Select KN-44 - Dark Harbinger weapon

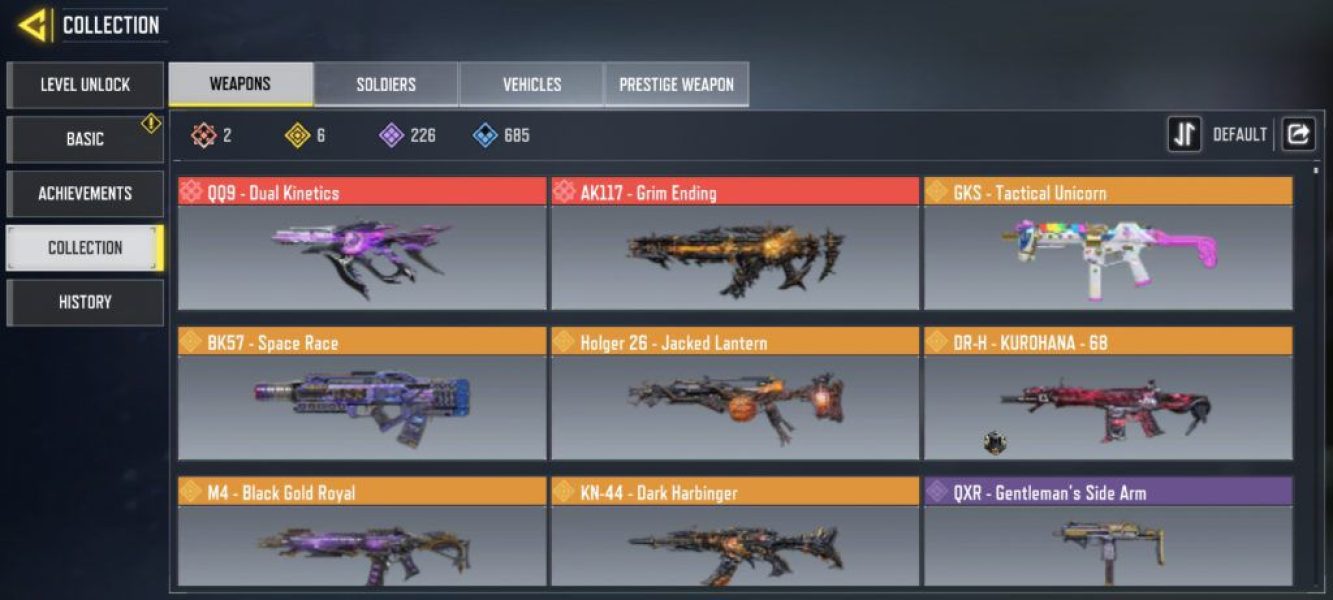pos(735,533)
